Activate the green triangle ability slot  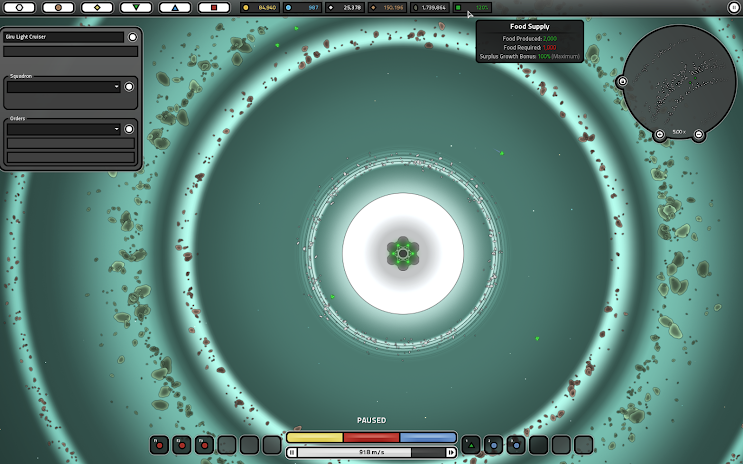(x=471, y=444)
